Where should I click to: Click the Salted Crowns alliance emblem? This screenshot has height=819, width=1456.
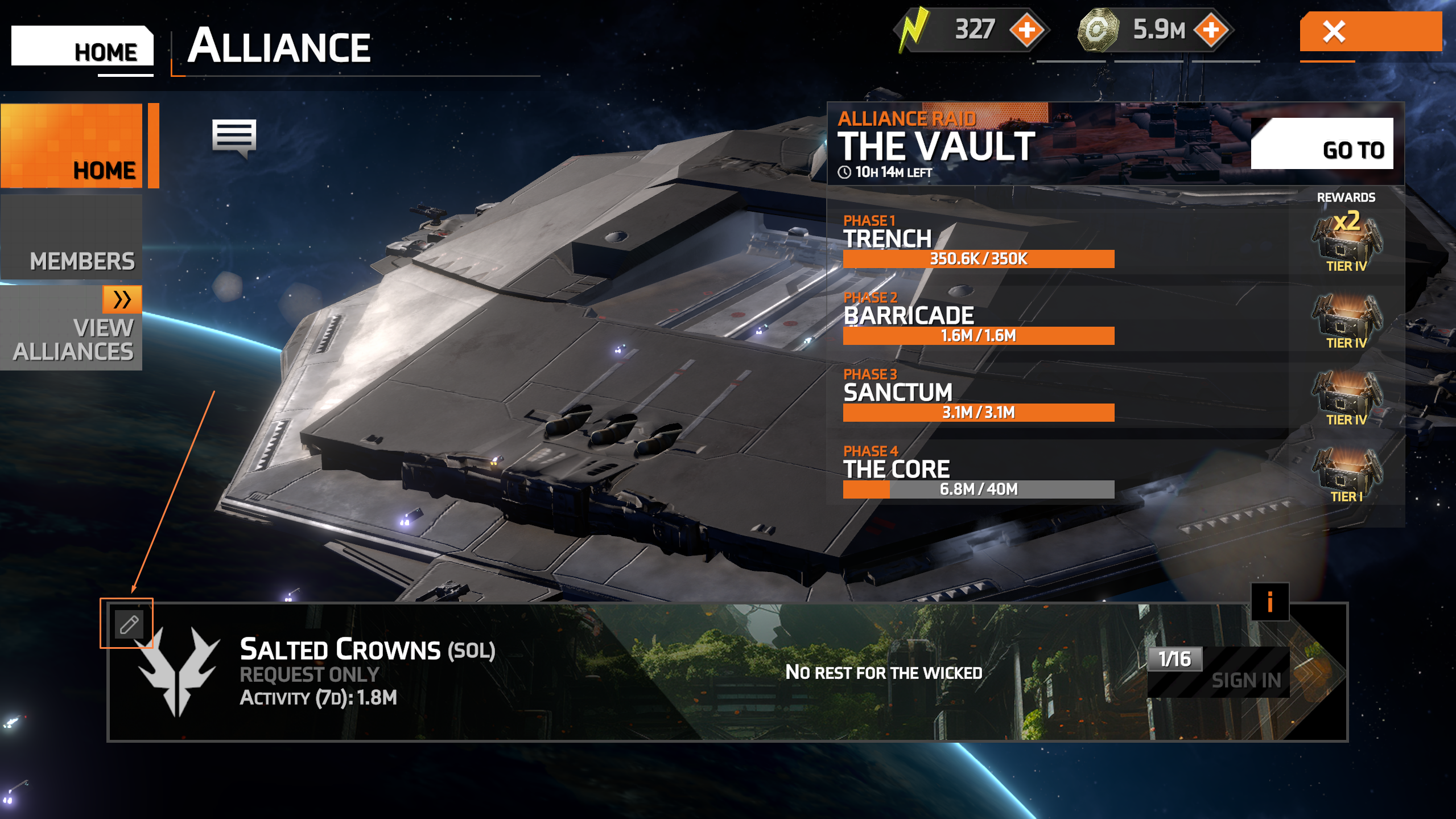click(x=178, y=672)
